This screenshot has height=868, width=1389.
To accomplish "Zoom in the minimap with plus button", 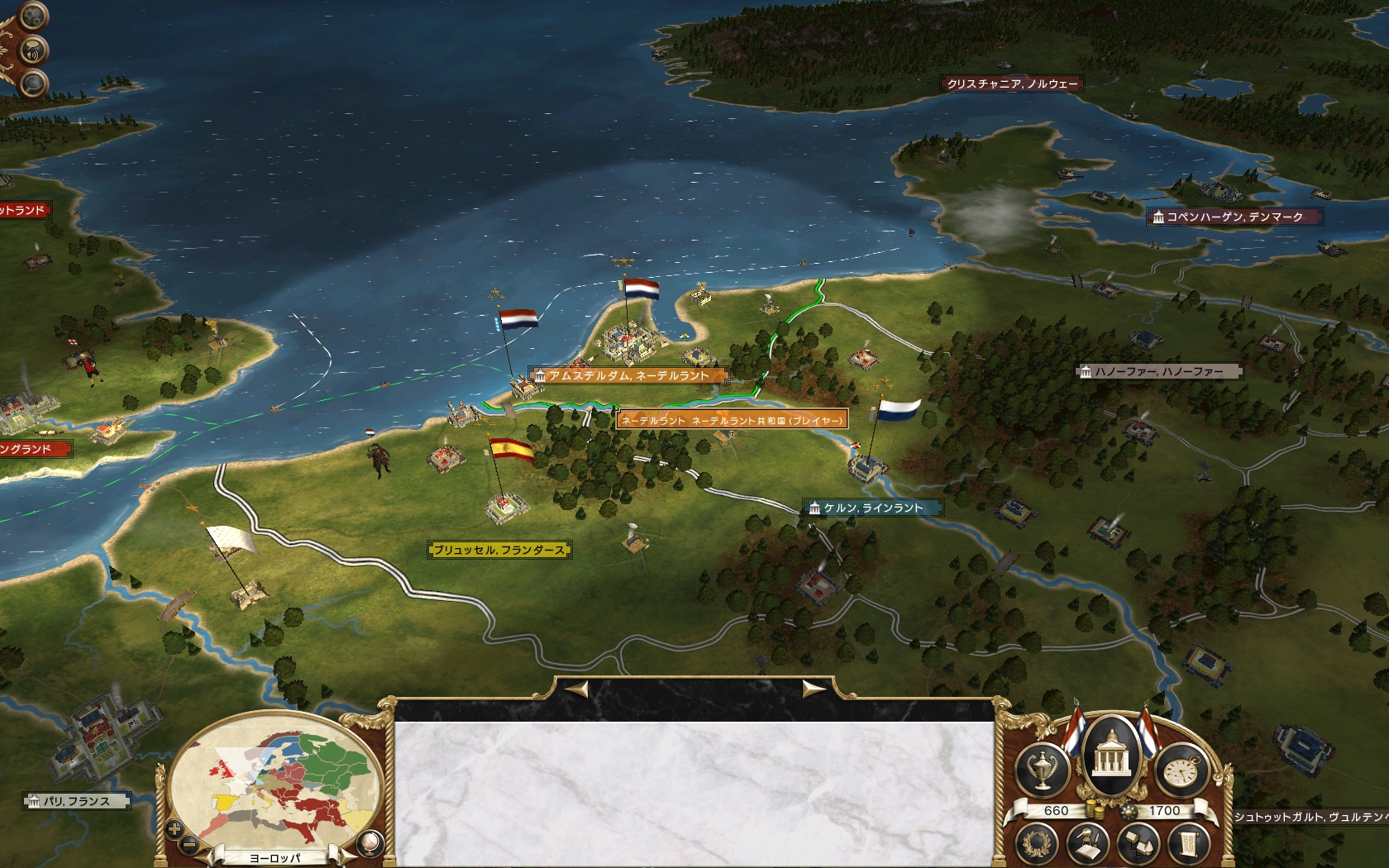I will coord(174,828).
